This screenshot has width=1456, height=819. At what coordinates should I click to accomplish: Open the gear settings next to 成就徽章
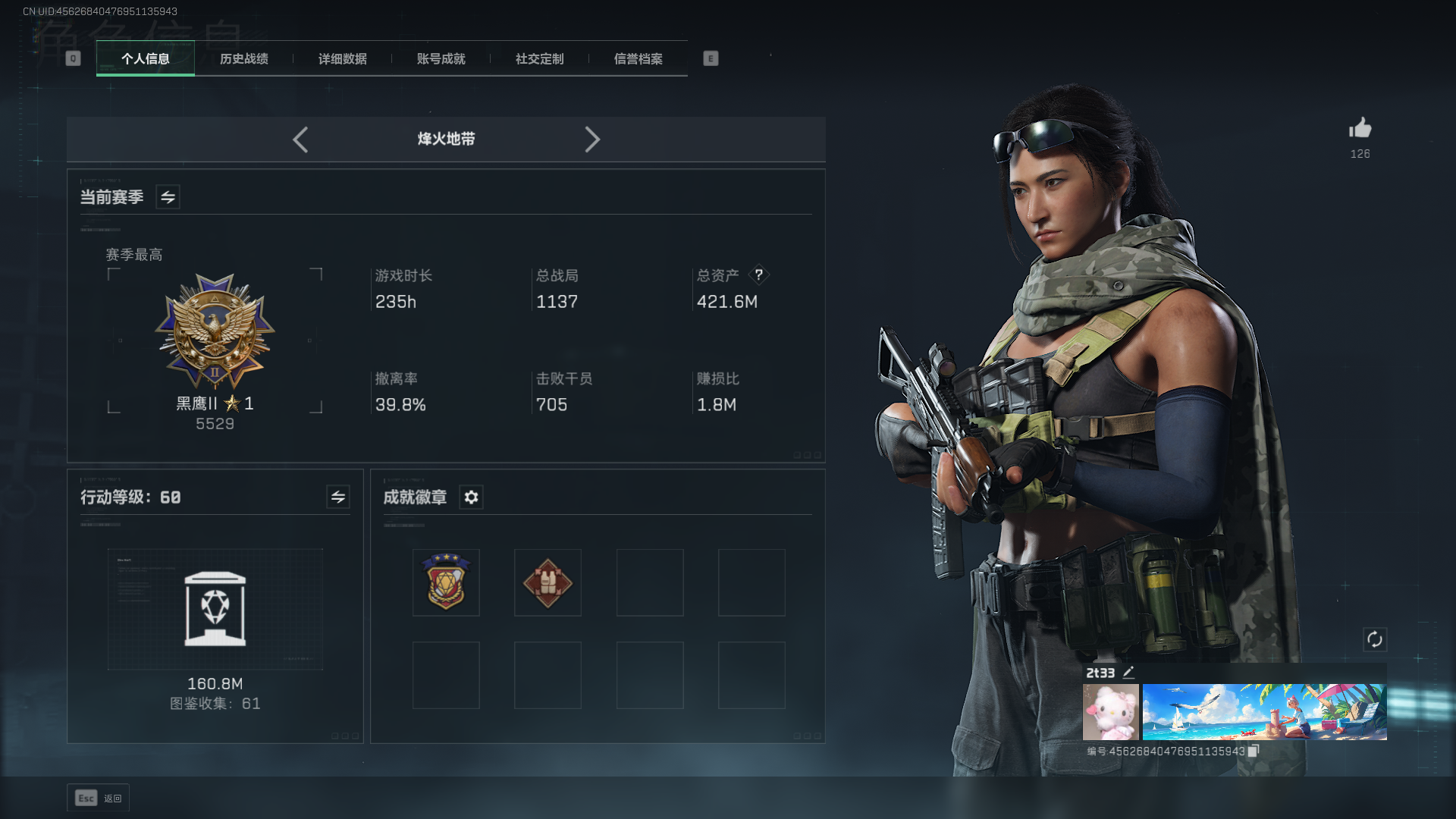coord(472,497)
